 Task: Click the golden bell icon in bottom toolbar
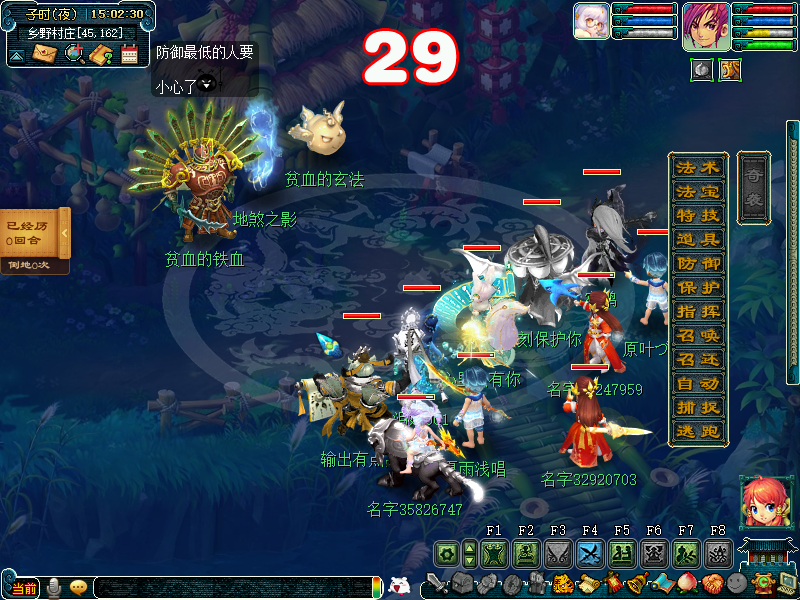pyautogui.click(x=634, y=582)
